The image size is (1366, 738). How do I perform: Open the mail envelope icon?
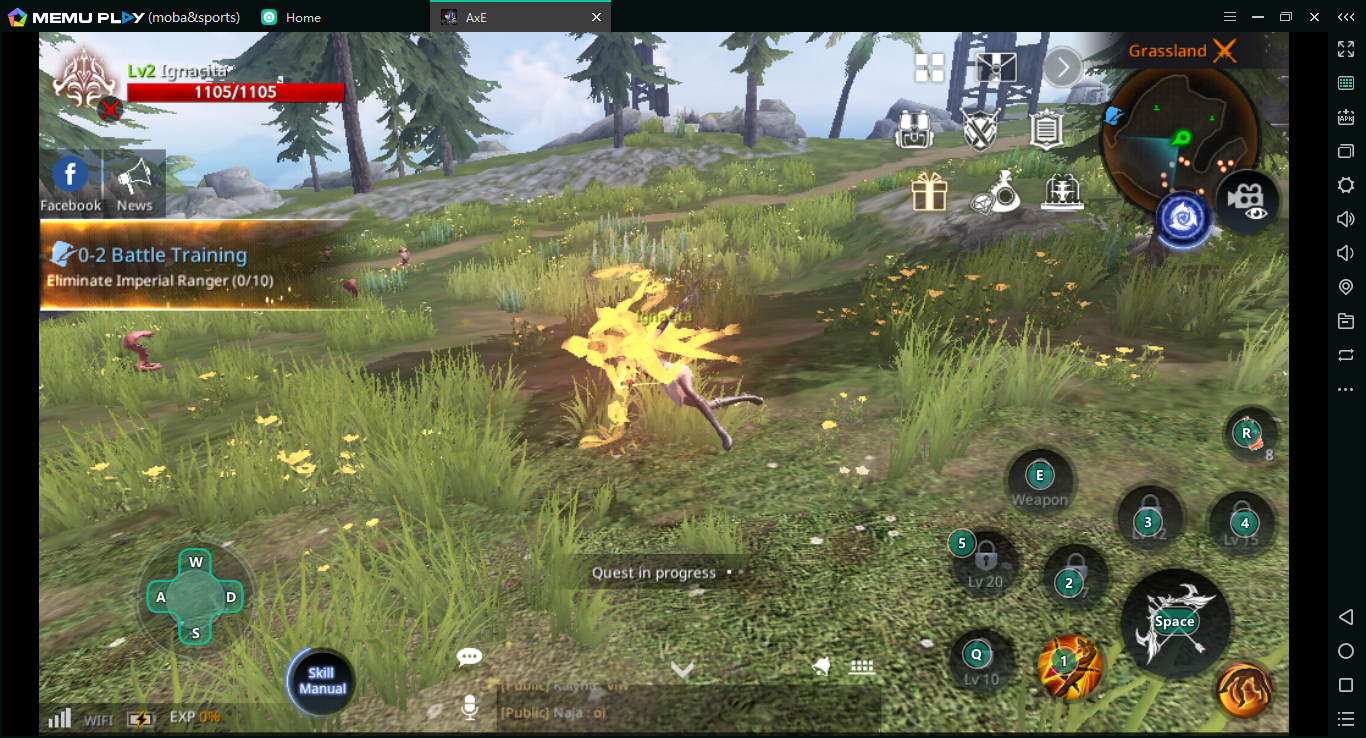pos(996,68)
